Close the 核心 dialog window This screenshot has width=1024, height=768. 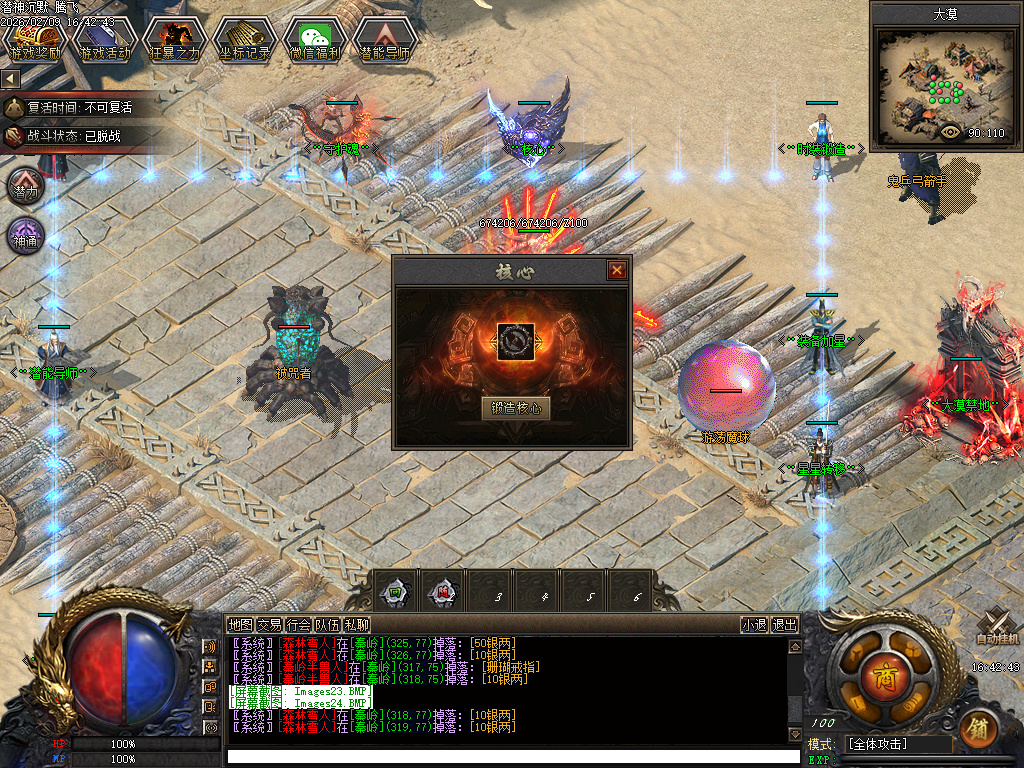[x=617, y=270]
